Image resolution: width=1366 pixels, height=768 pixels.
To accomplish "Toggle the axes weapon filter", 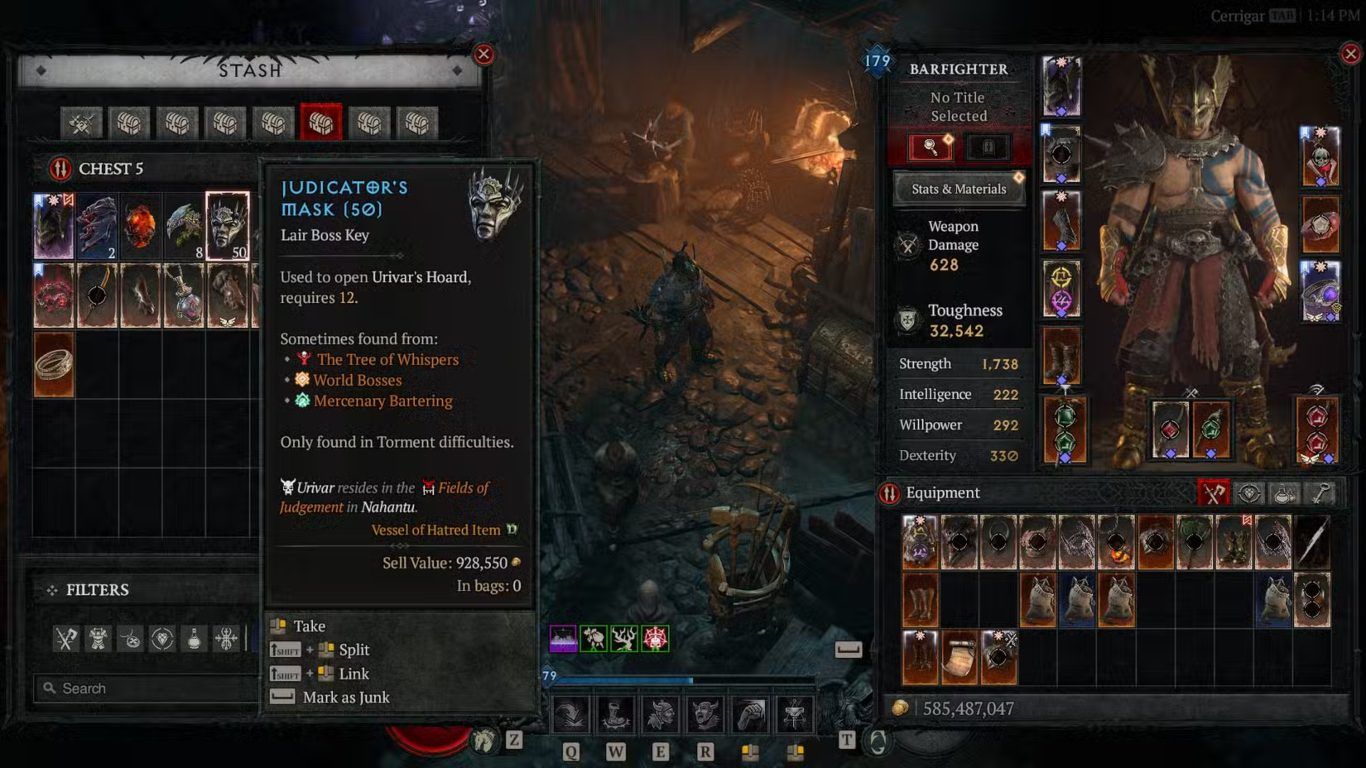I will [x=66, y=638].
